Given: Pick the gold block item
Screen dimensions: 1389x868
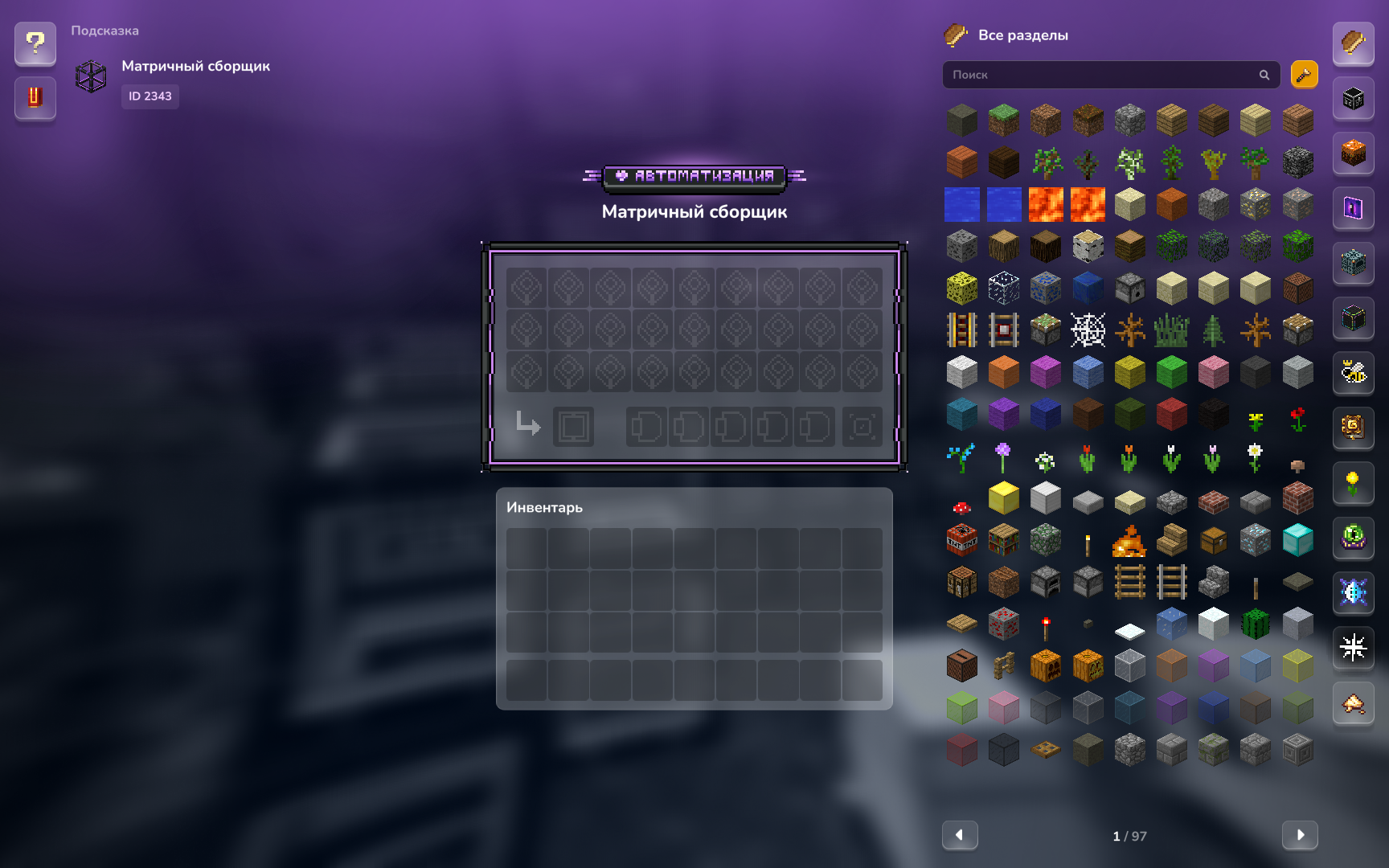Looking at the screenshot, I should (x=1003, y=498).
